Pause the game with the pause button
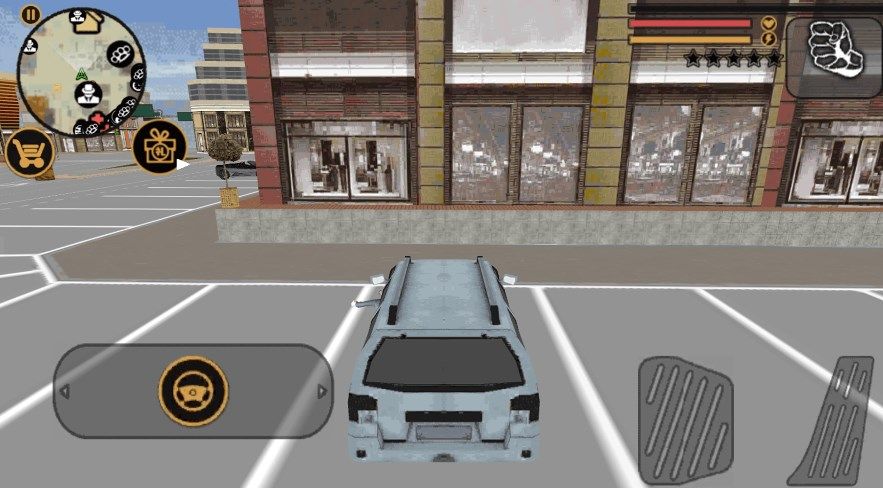The height and width of the screenshot is (488, 883). point(30,15)
